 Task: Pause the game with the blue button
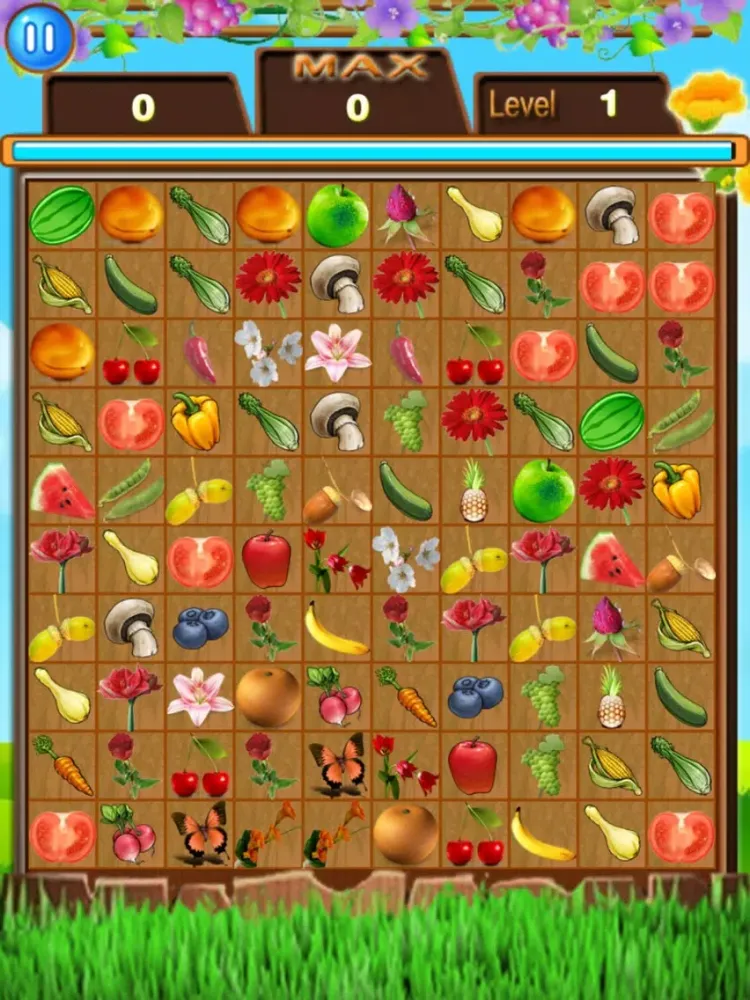(x=40, y=39)
